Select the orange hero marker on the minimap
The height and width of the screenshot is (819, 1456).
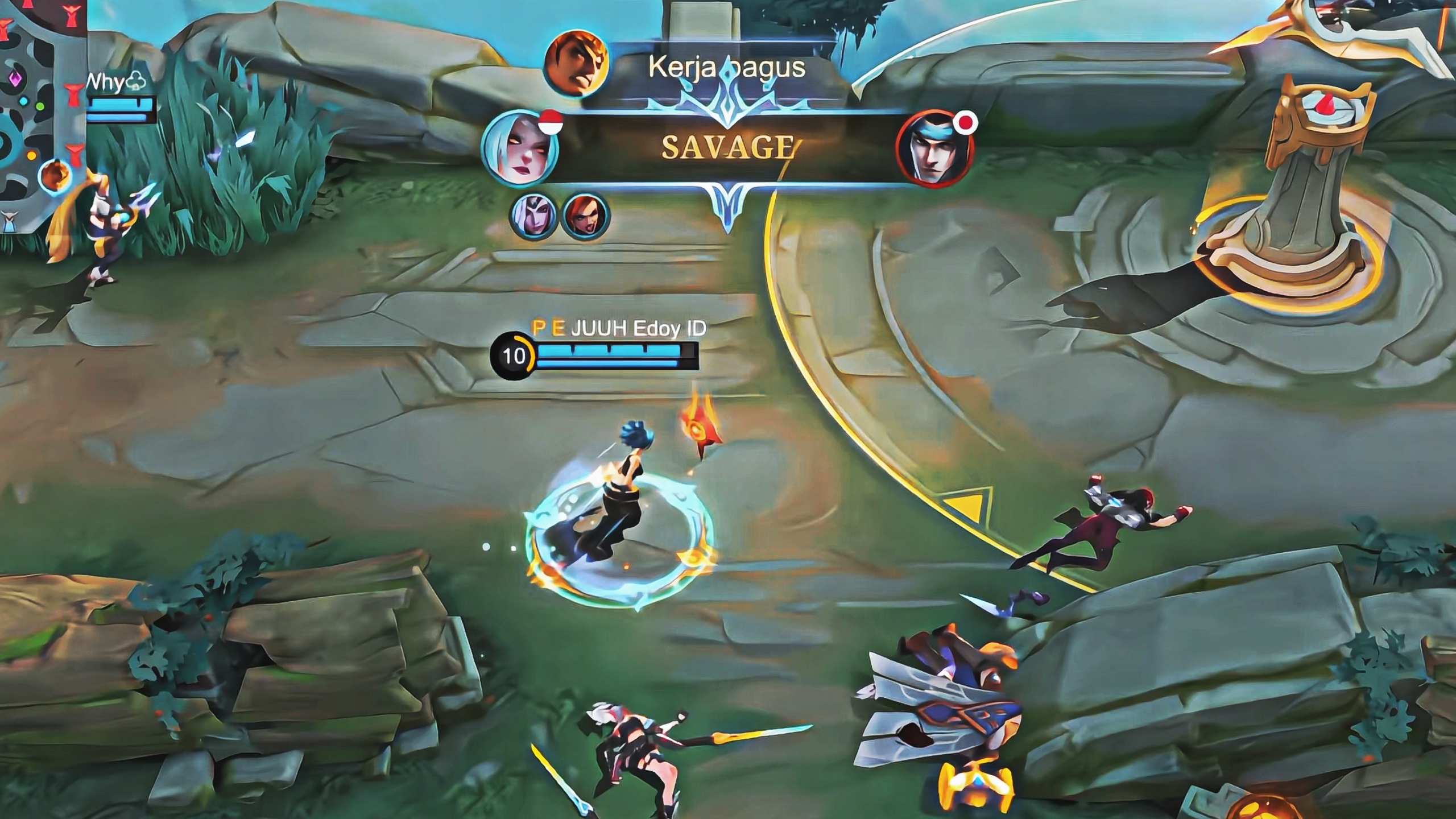point(56,176)
